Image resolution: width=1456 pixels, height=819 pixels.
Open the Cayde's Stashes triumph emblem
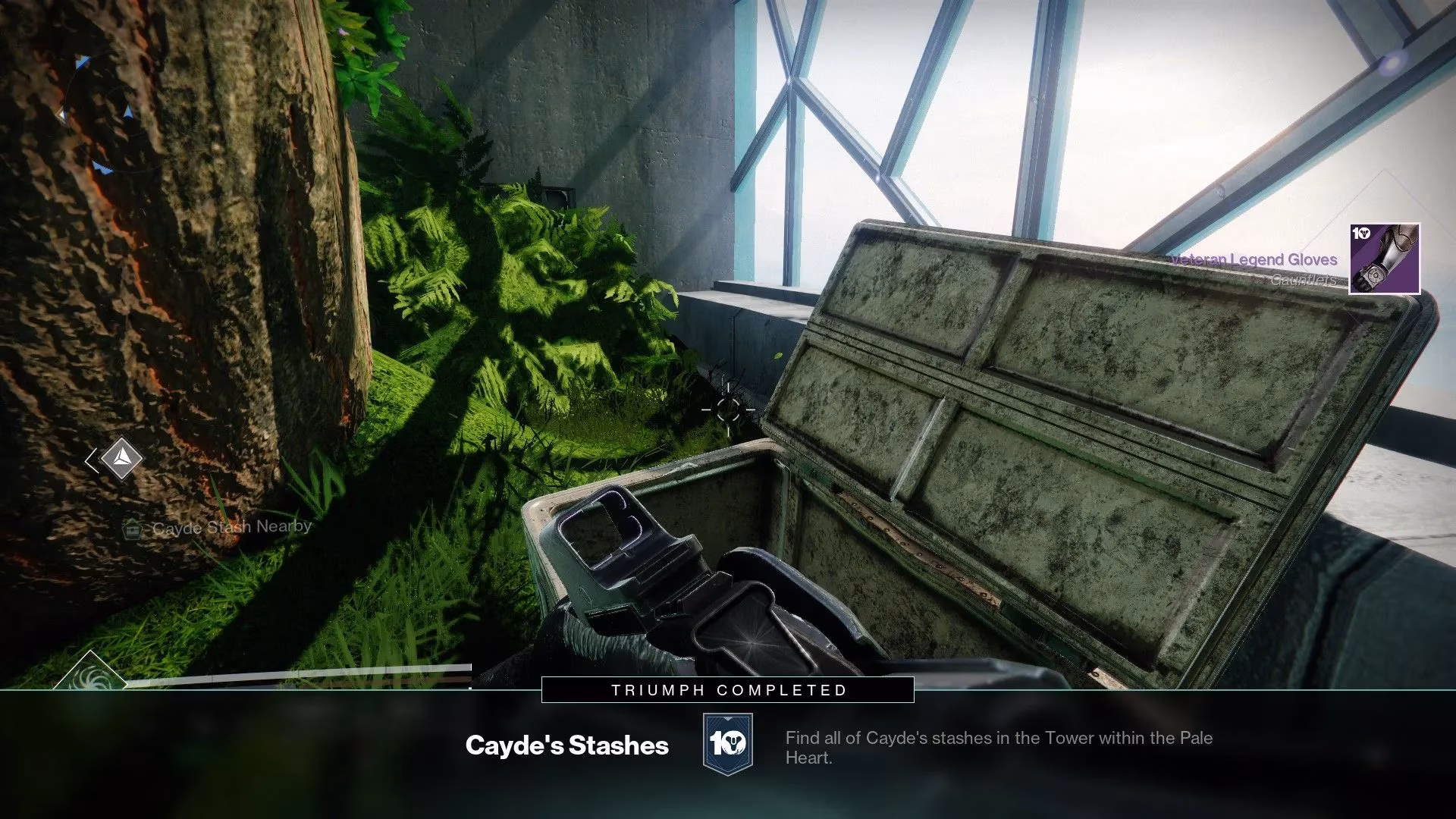point(726,744)
